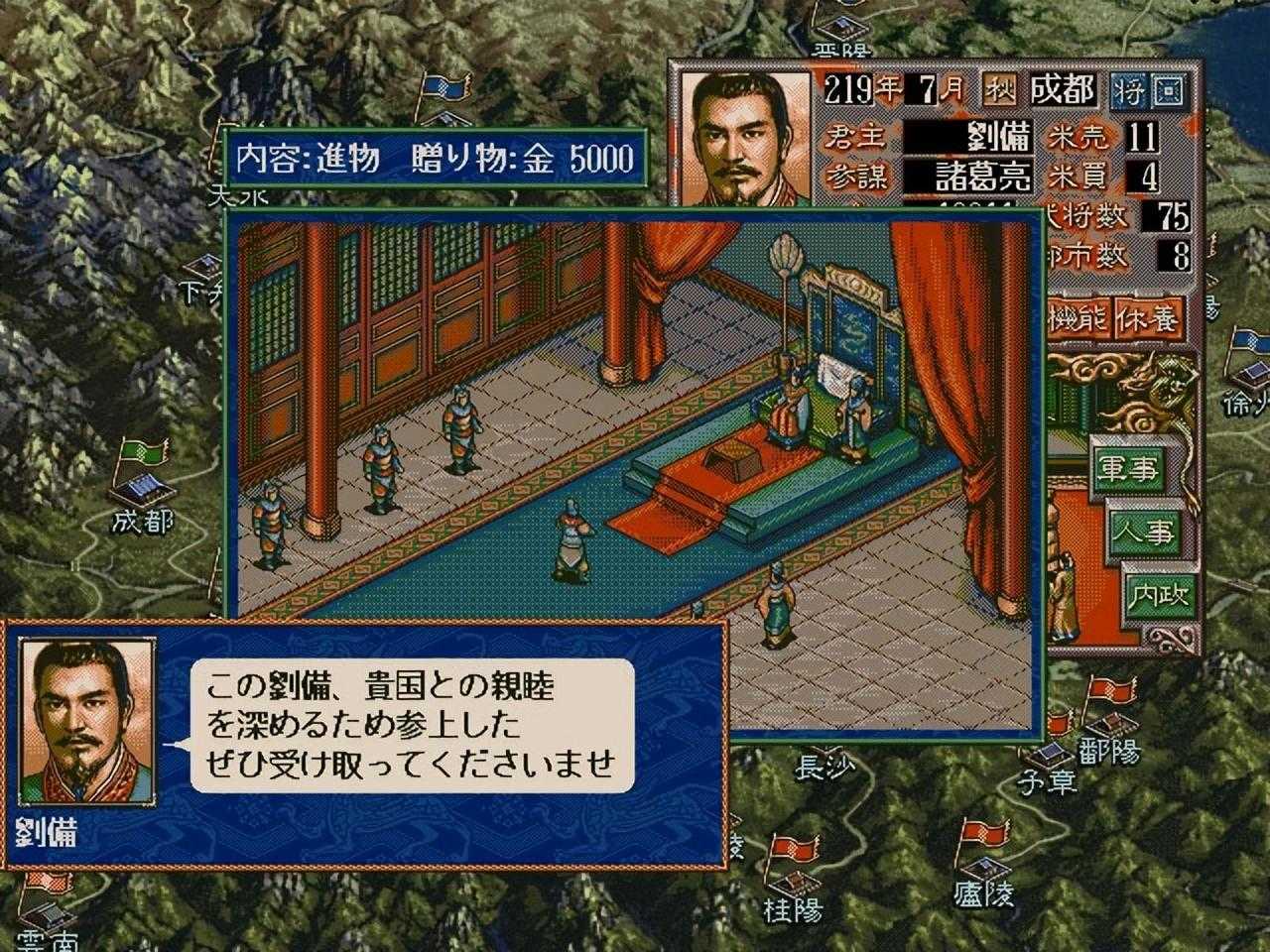
Task: Choose the 休養 rest button
Action: pyautogui.click(x=1149, y=317)
